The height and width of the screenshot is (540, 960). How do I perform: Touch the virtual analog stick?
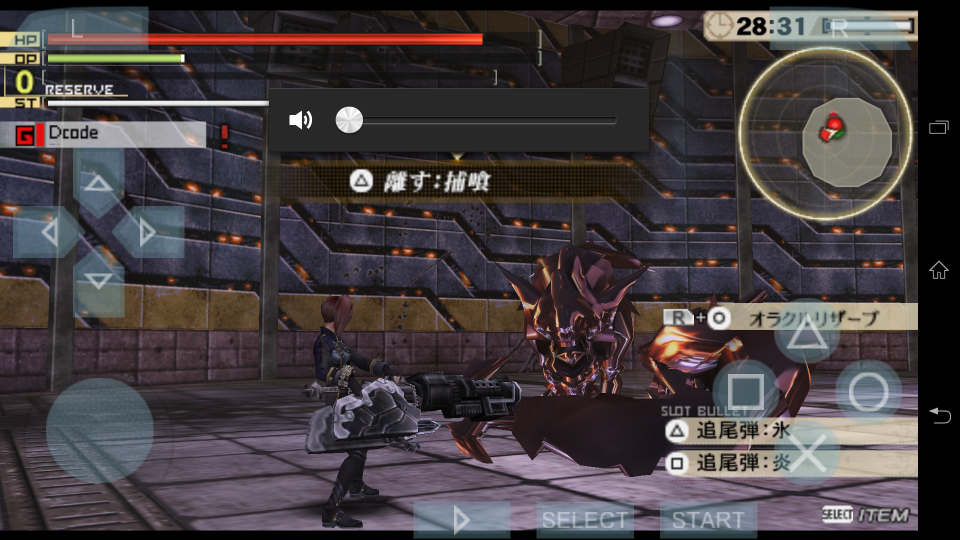point(99,431)
